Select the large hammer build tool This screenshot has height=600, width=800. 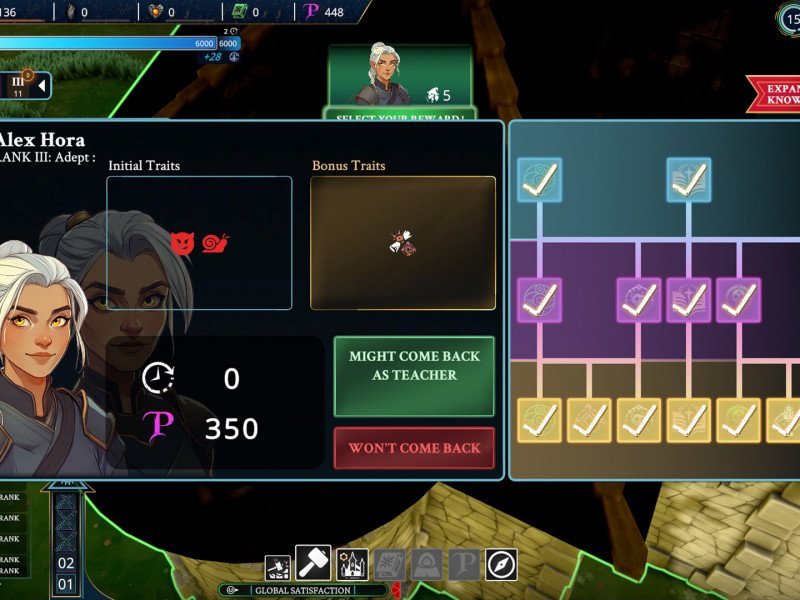point(313,564)
